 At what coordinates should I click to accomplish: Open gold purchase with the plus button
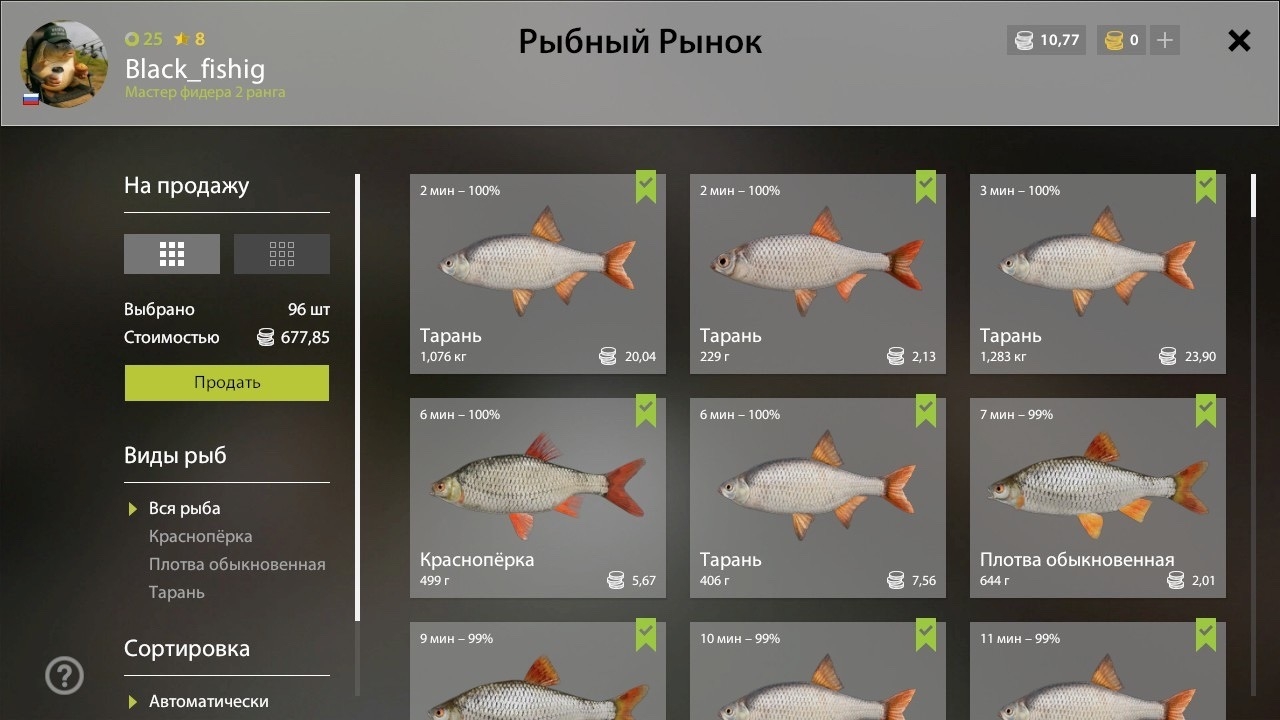[1163, 40]
